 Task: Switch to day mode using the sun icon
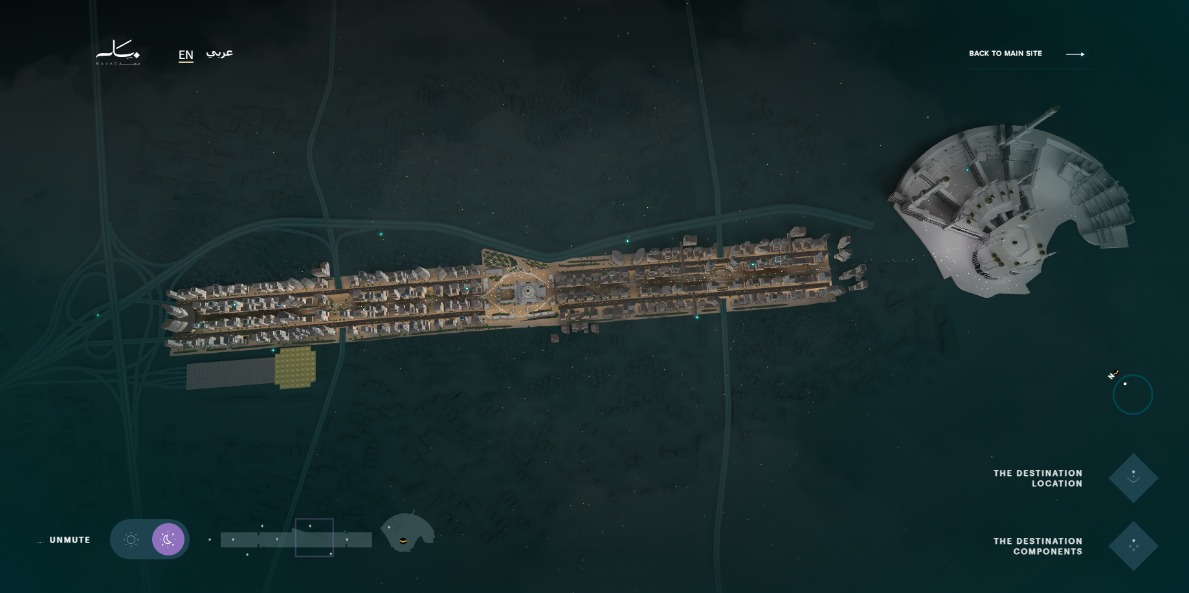(131, 540)
